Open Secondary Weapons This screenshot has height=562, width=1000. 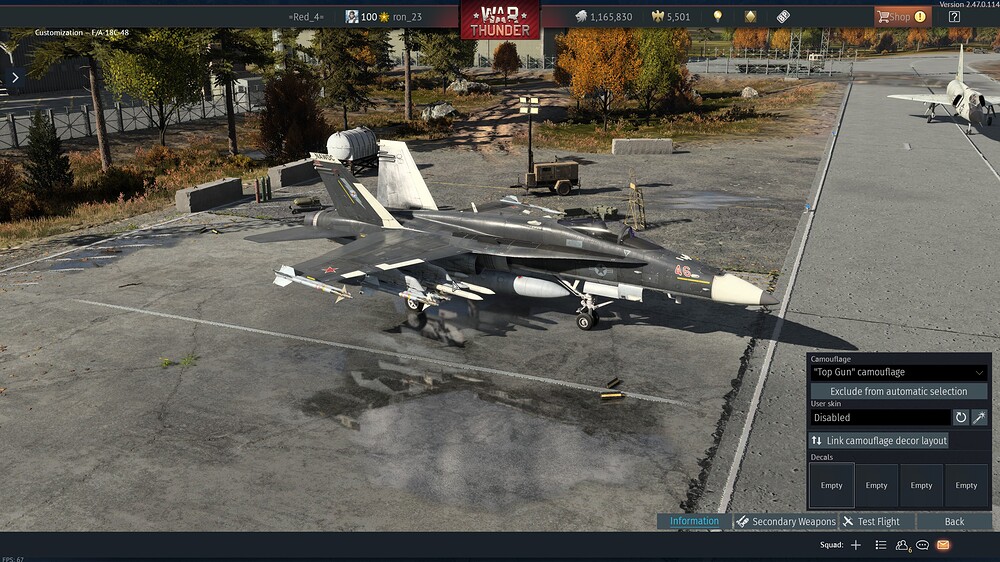point(785,521)
